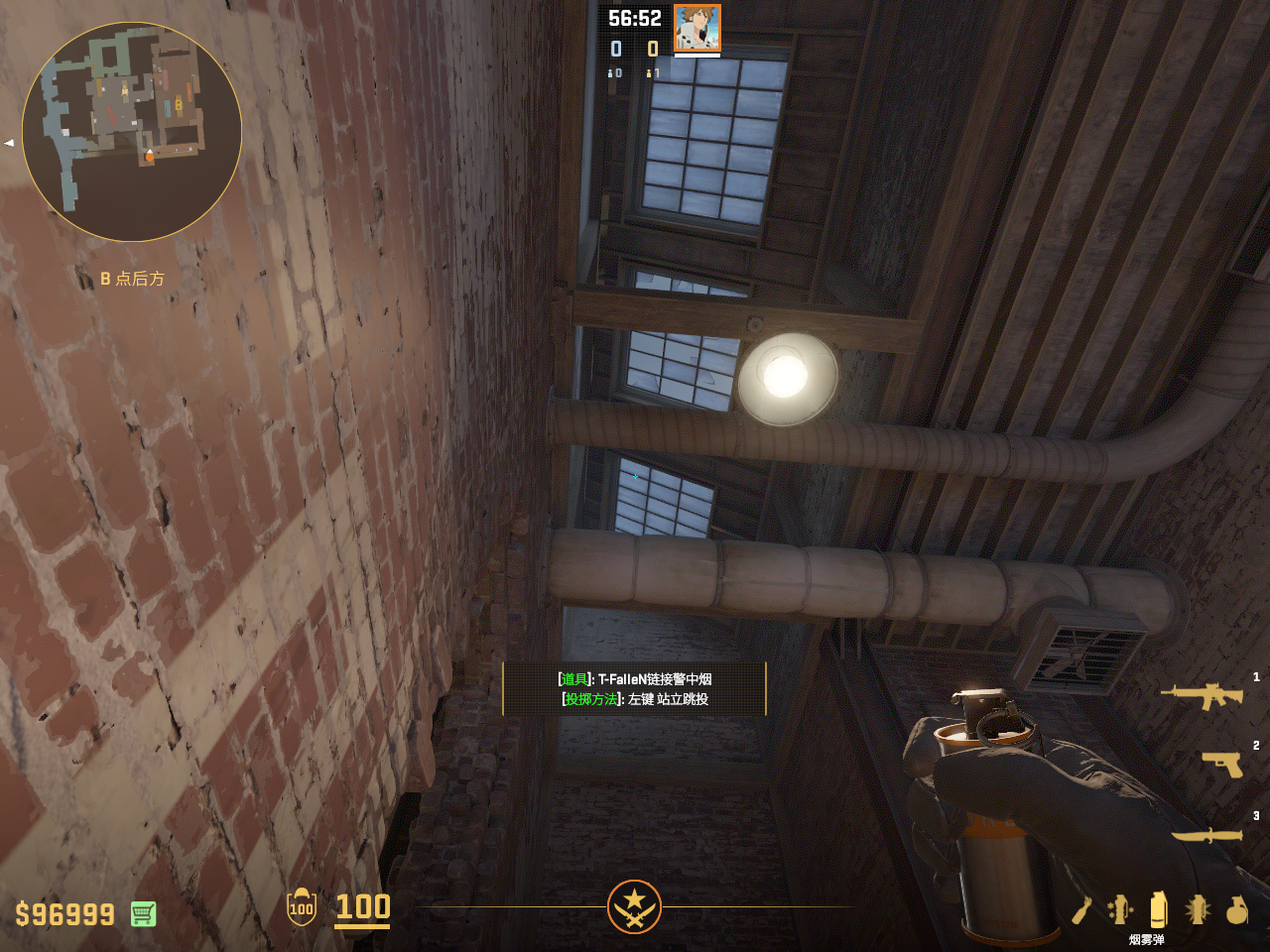Equip the knife in slot 3

click(1206, 835)
